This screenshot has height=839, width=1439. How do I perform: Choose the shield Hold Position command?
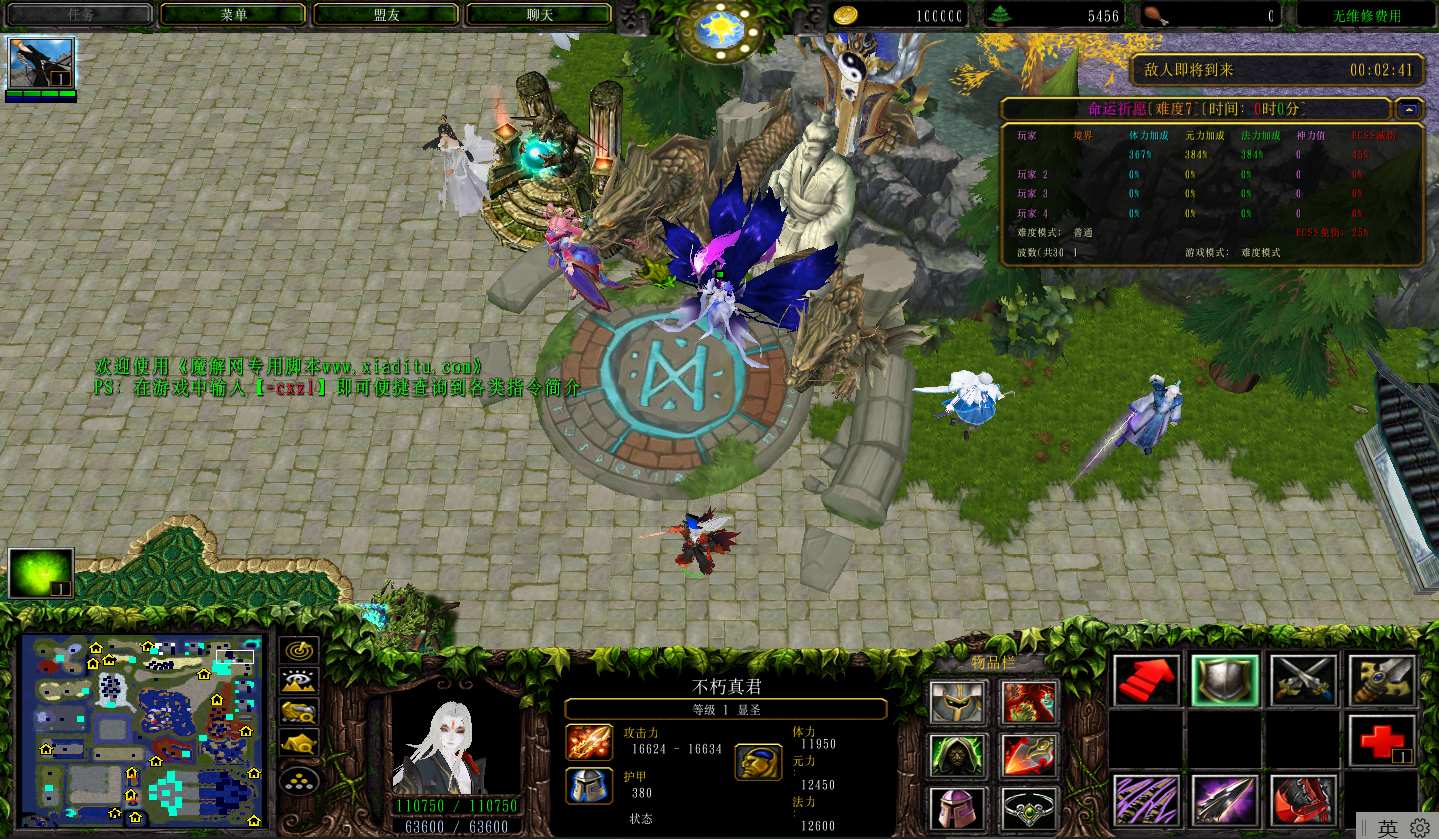(x=1224, y=680)
